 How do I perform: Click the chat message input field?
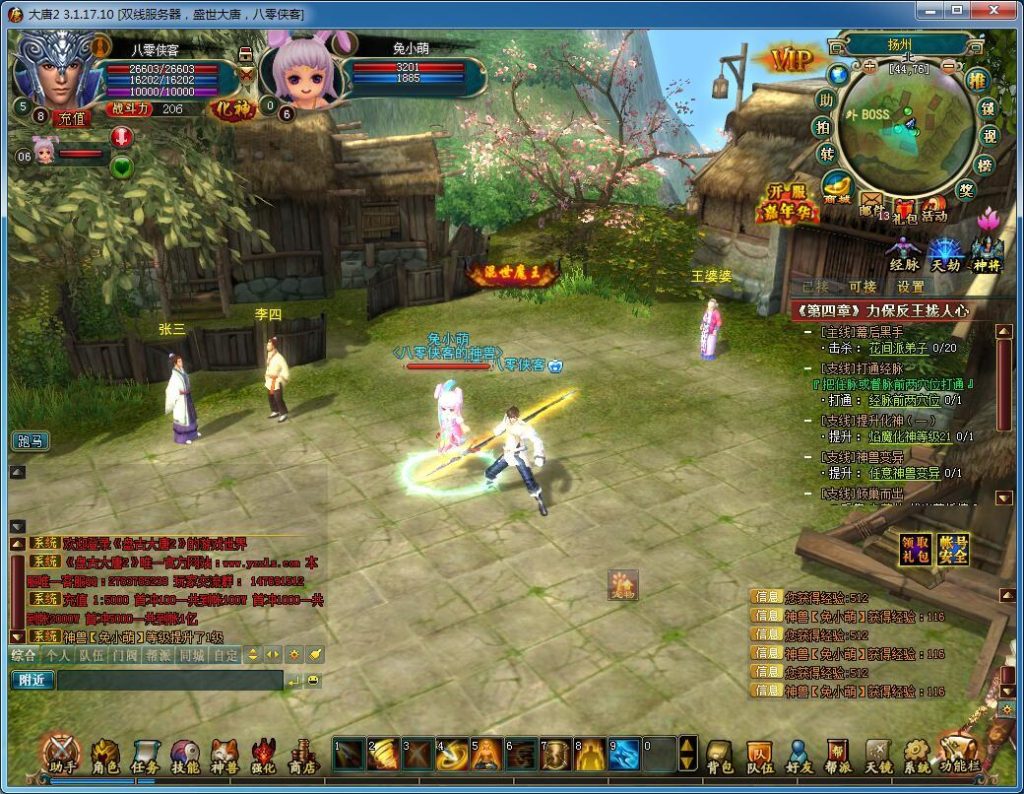[170, 680]
